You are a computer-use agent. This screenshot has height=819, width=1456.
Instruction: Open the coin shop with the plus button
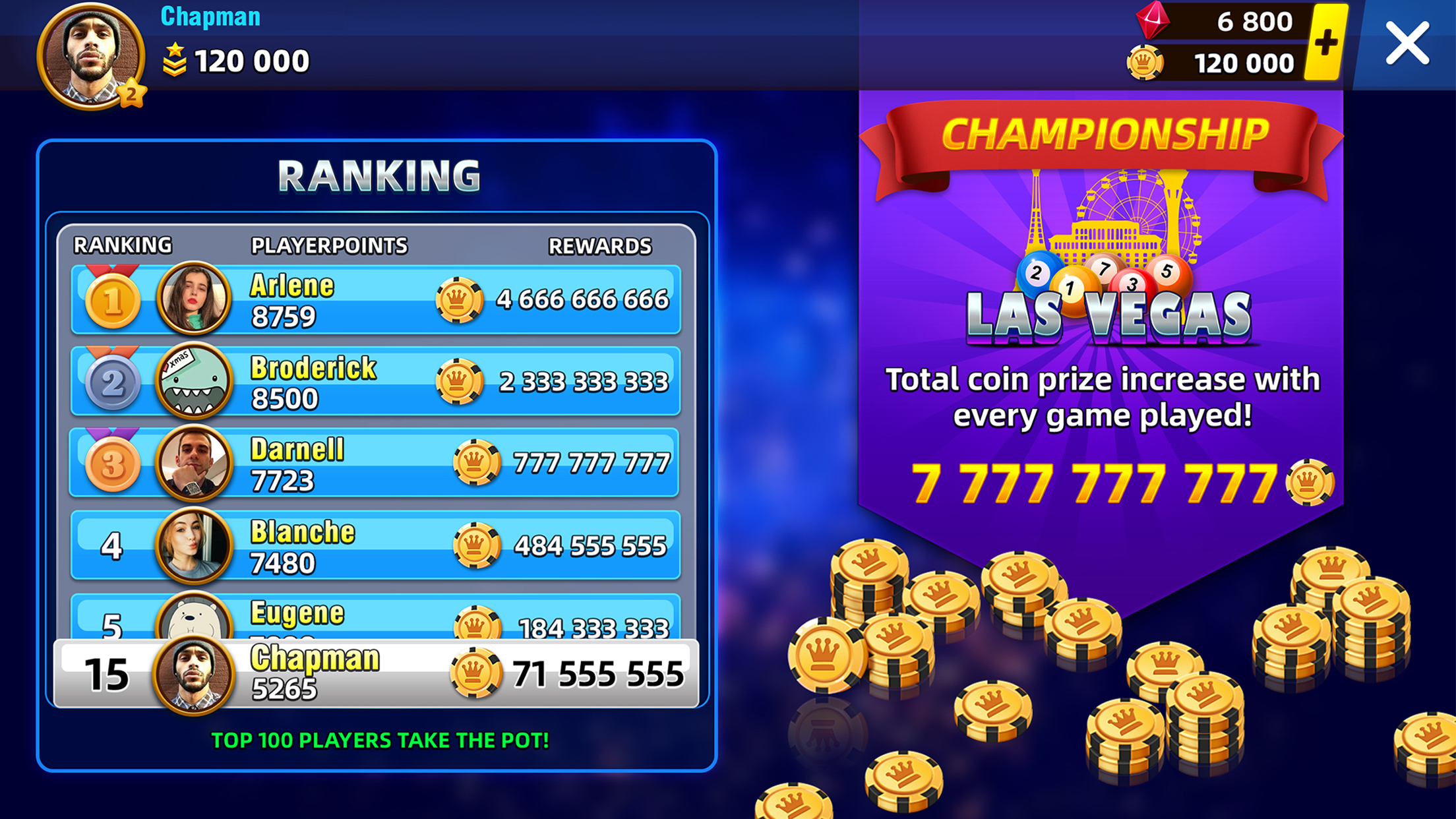(1327, 42)
